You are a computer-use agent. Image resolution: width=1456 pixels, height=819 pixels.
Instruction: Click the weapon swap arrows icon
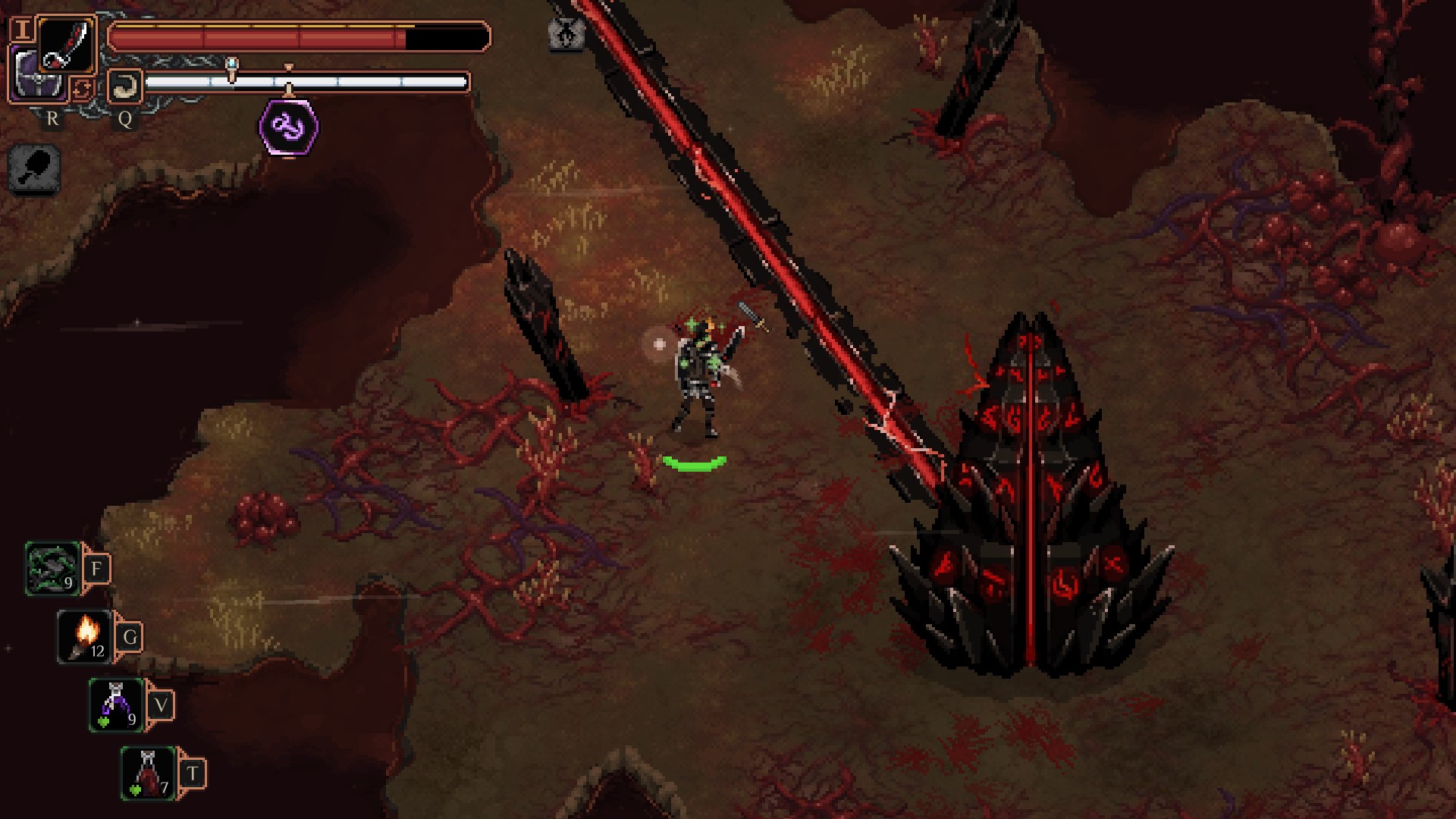coord(82,89)
